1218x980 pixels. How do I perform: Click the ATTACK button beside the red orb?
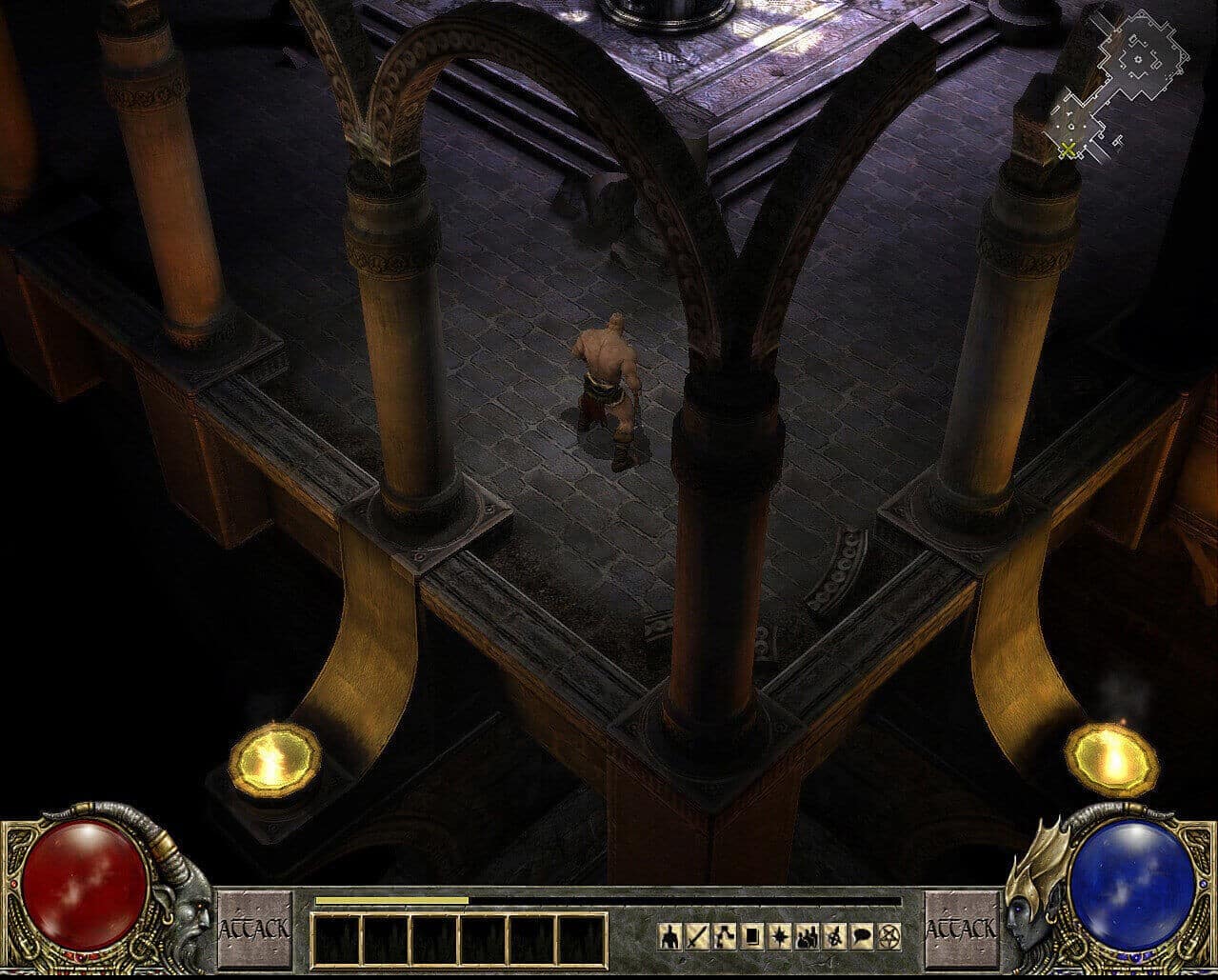tap(254, 929)
